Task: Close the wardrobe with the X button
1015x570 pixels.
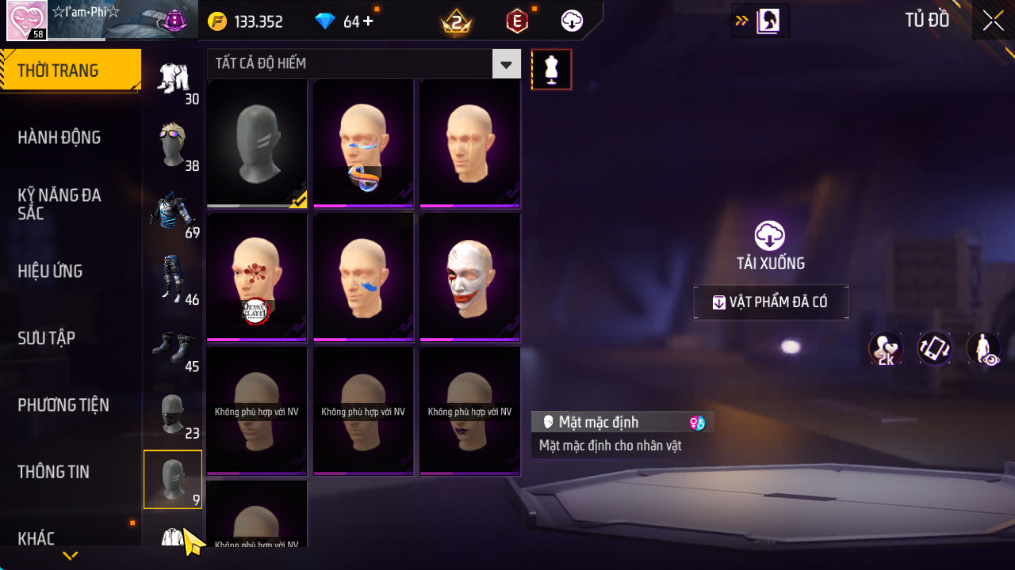Action: 992,21
